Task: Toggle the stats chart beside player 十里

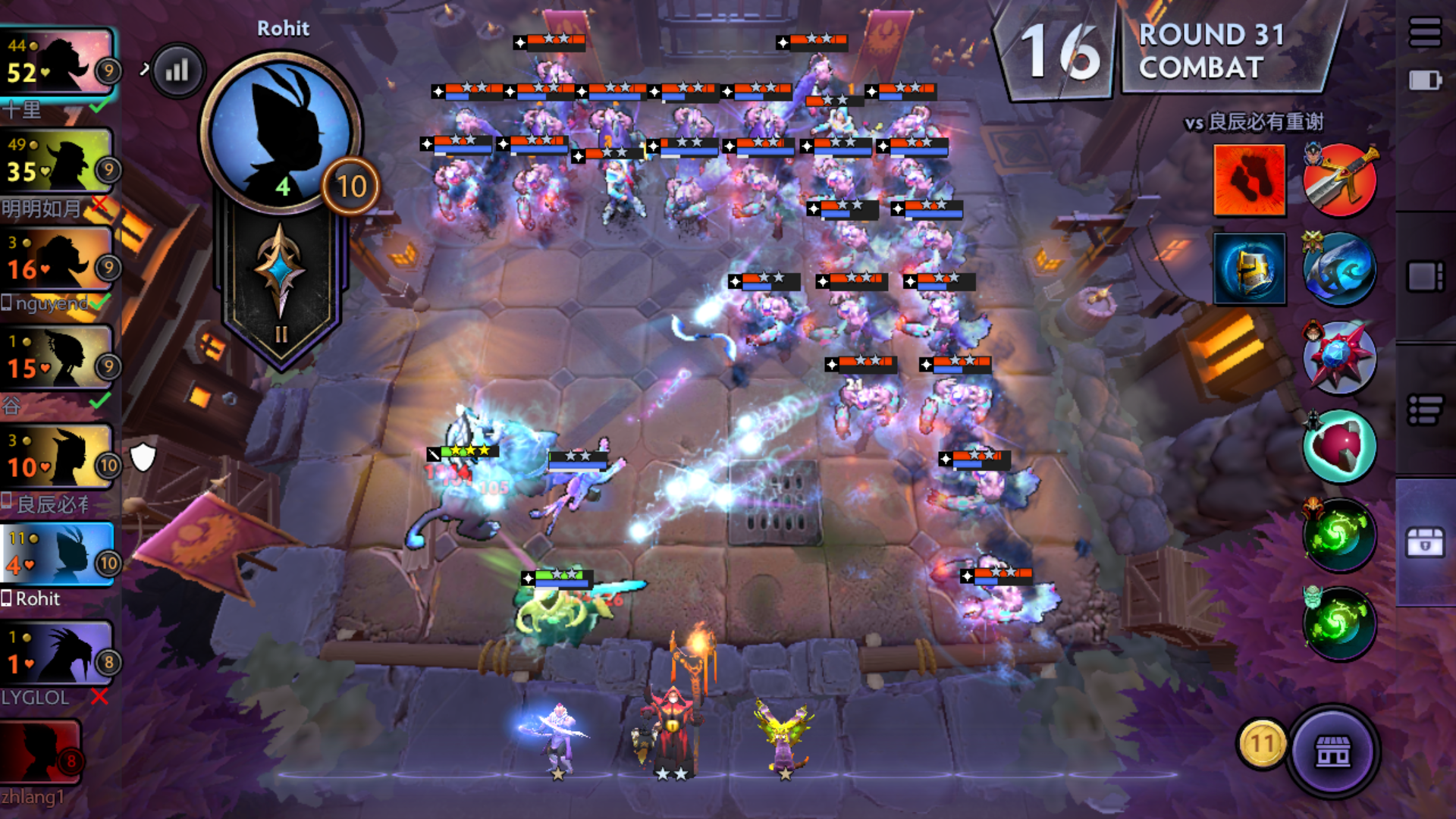Action: [x=177, y=70]
